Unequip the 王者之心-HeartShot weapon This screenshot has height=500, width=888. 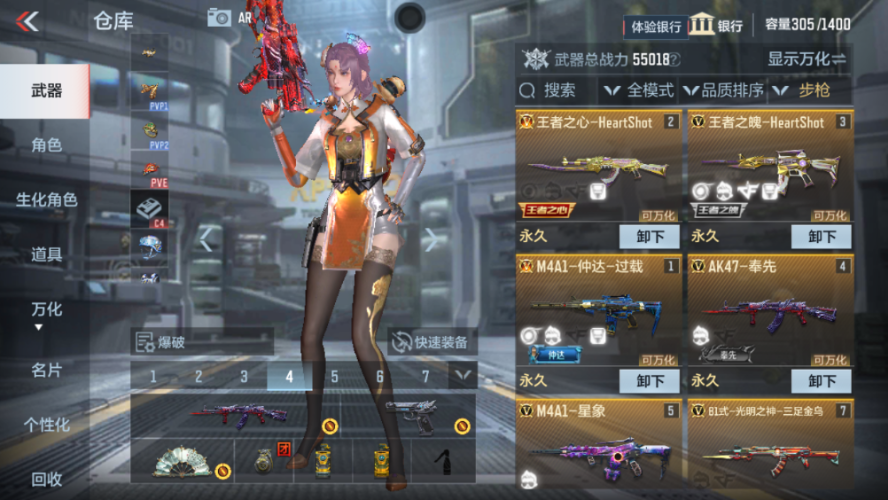point(650,237)
